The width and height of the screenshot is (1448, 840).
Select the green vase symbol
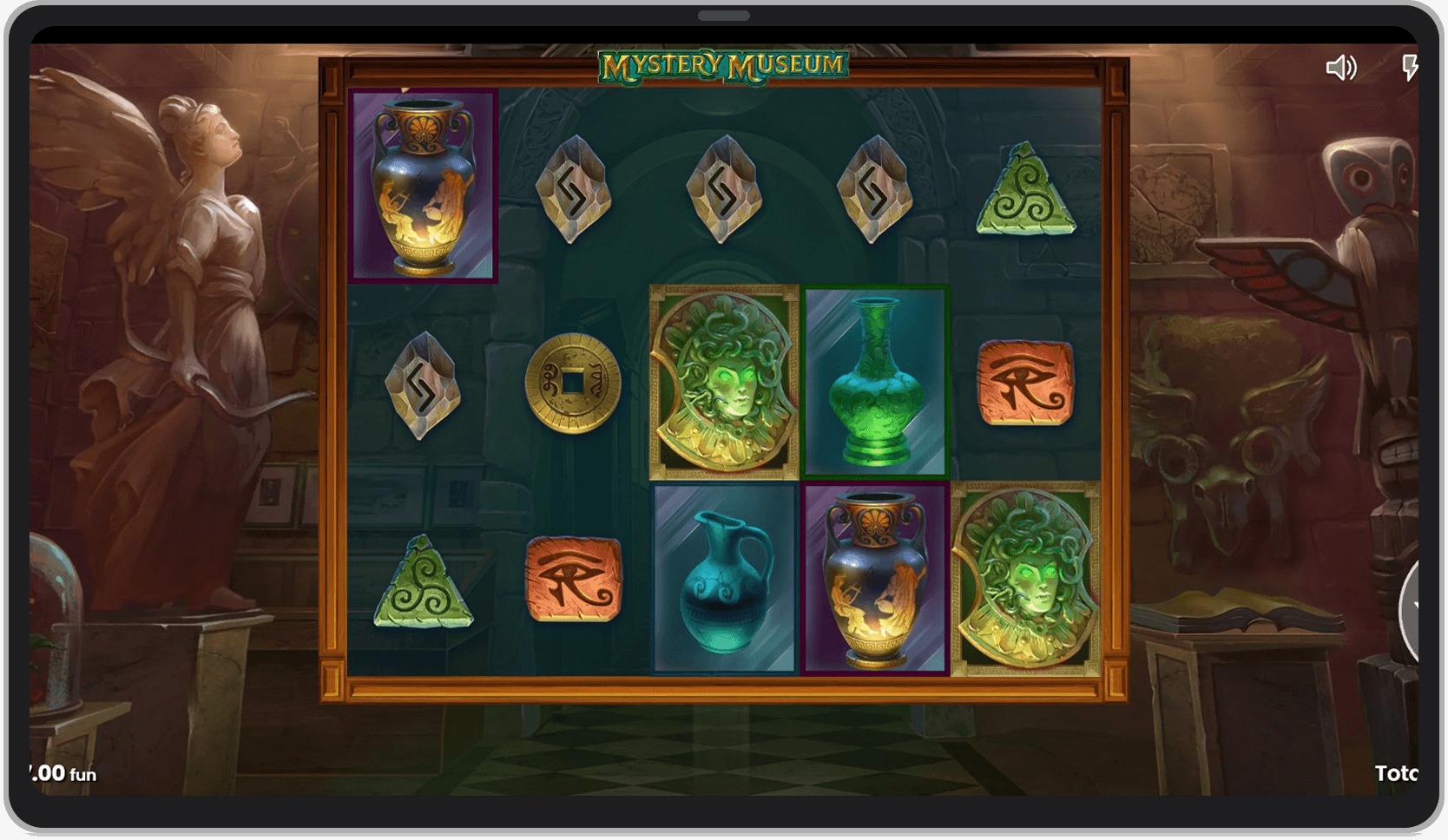pyautogui.click(x=875, y=382)
